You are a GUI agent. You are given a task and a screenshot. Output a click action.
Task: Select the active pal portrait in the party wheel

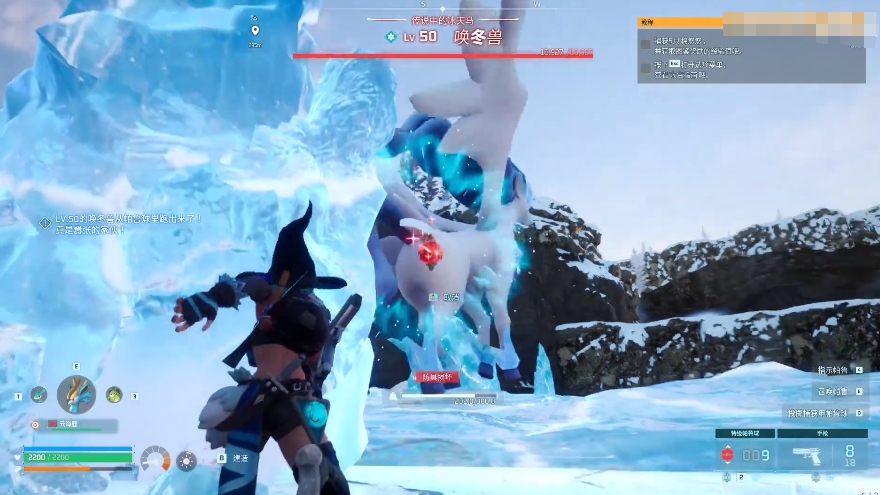pyautogui.click(x=76, y=395)
